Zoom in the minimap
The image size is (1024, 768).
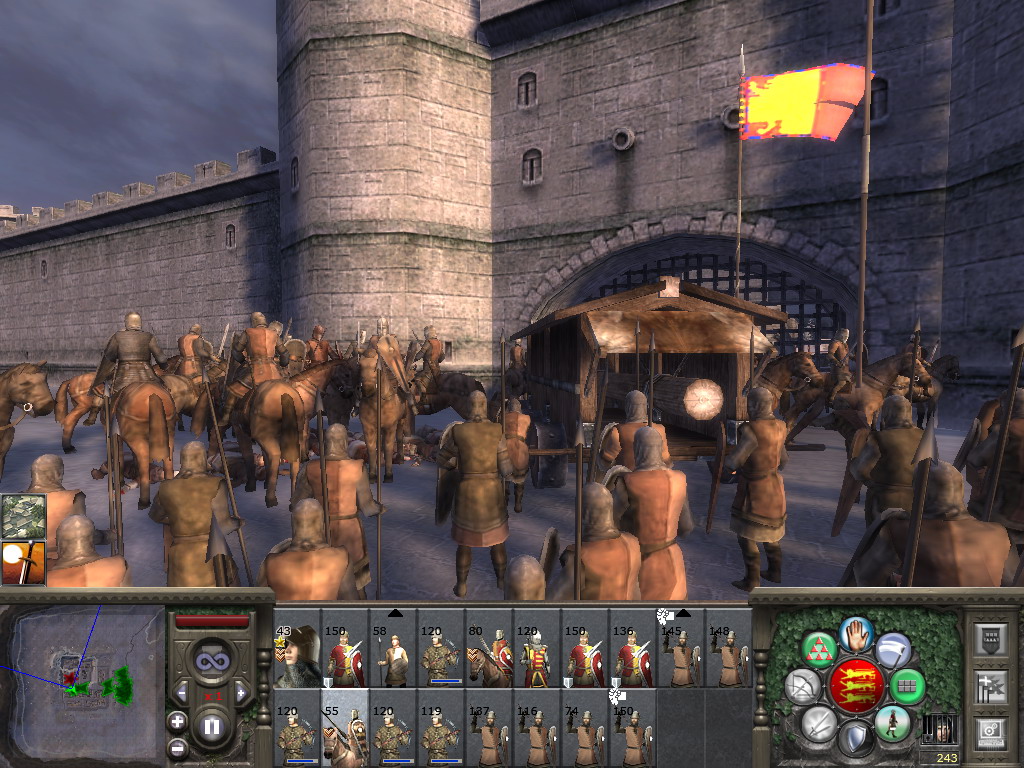[x=177, y=721]
